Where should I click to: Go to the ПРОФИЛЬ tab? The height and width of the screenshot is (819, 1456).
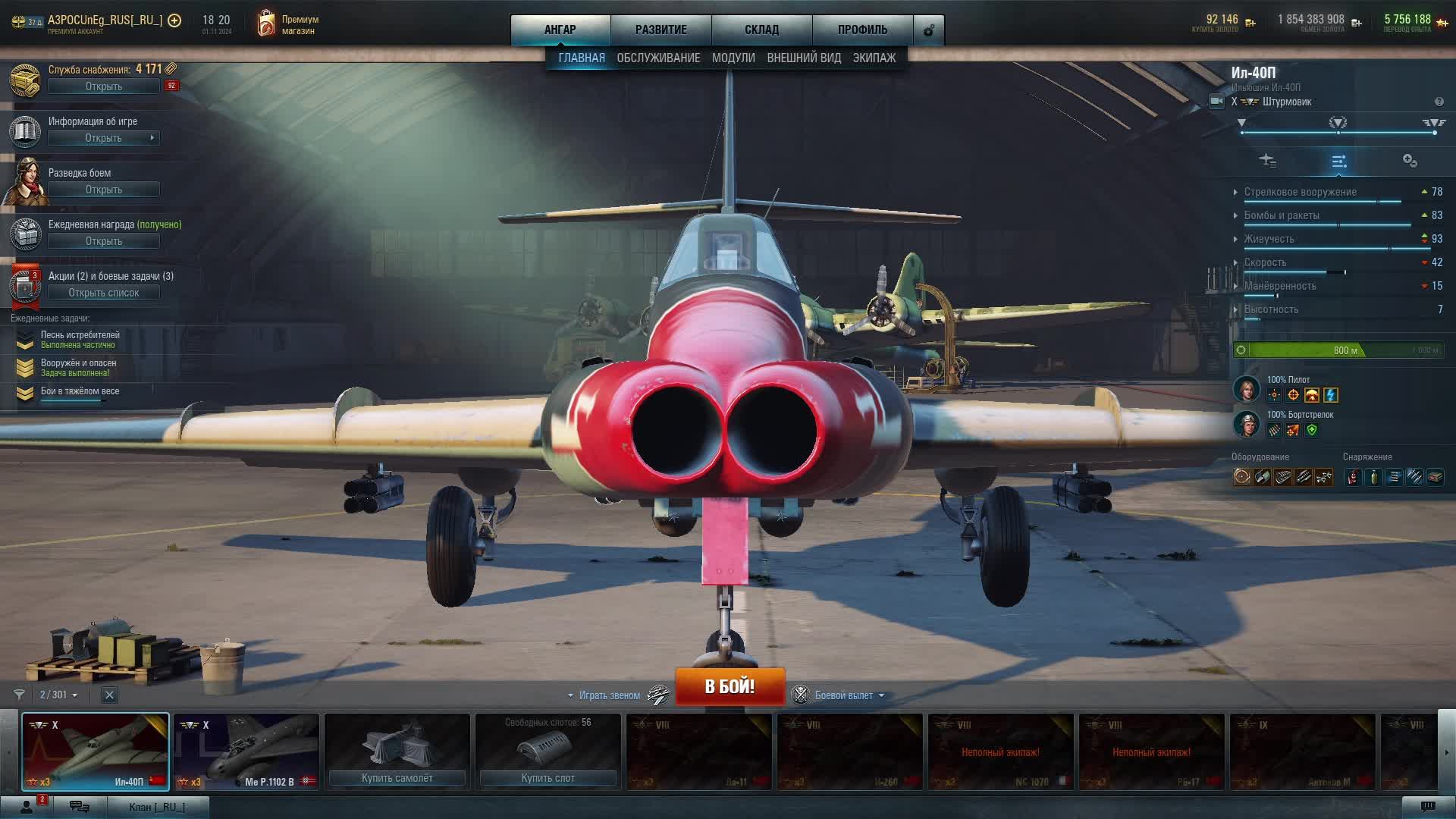862,30
